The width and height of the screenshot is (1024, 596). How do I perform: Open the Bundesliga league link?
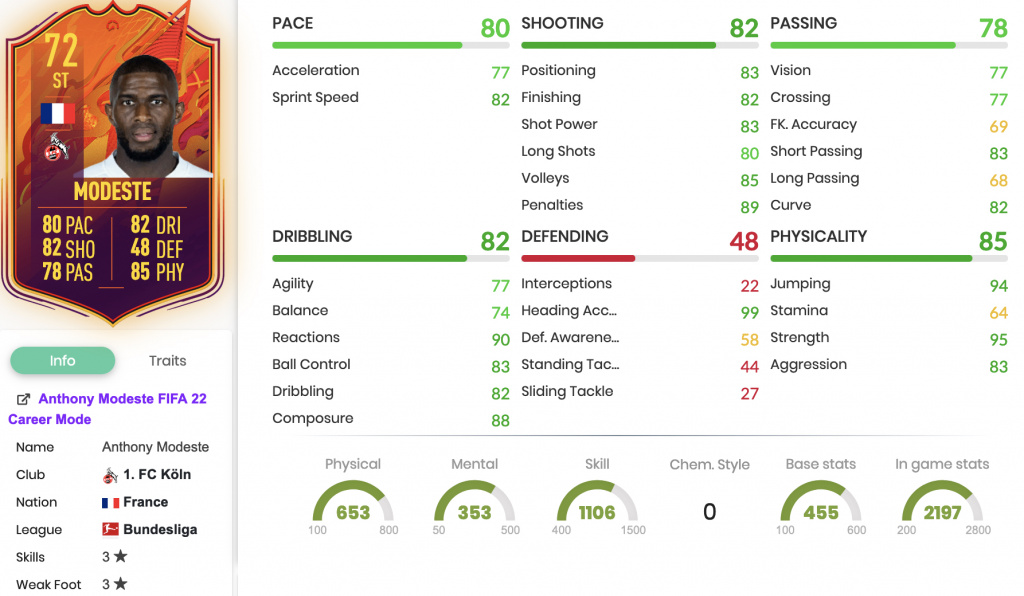point(159,530)
